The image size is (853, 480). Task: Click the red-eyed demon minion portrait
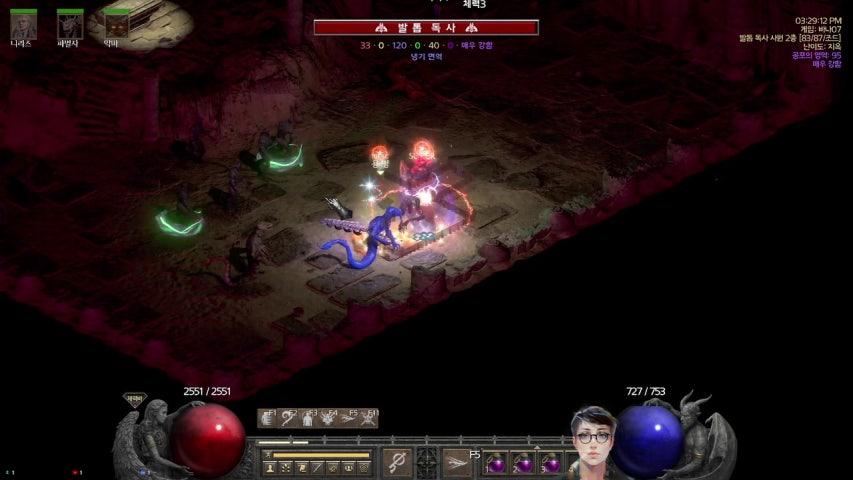(x=117, y=24)
